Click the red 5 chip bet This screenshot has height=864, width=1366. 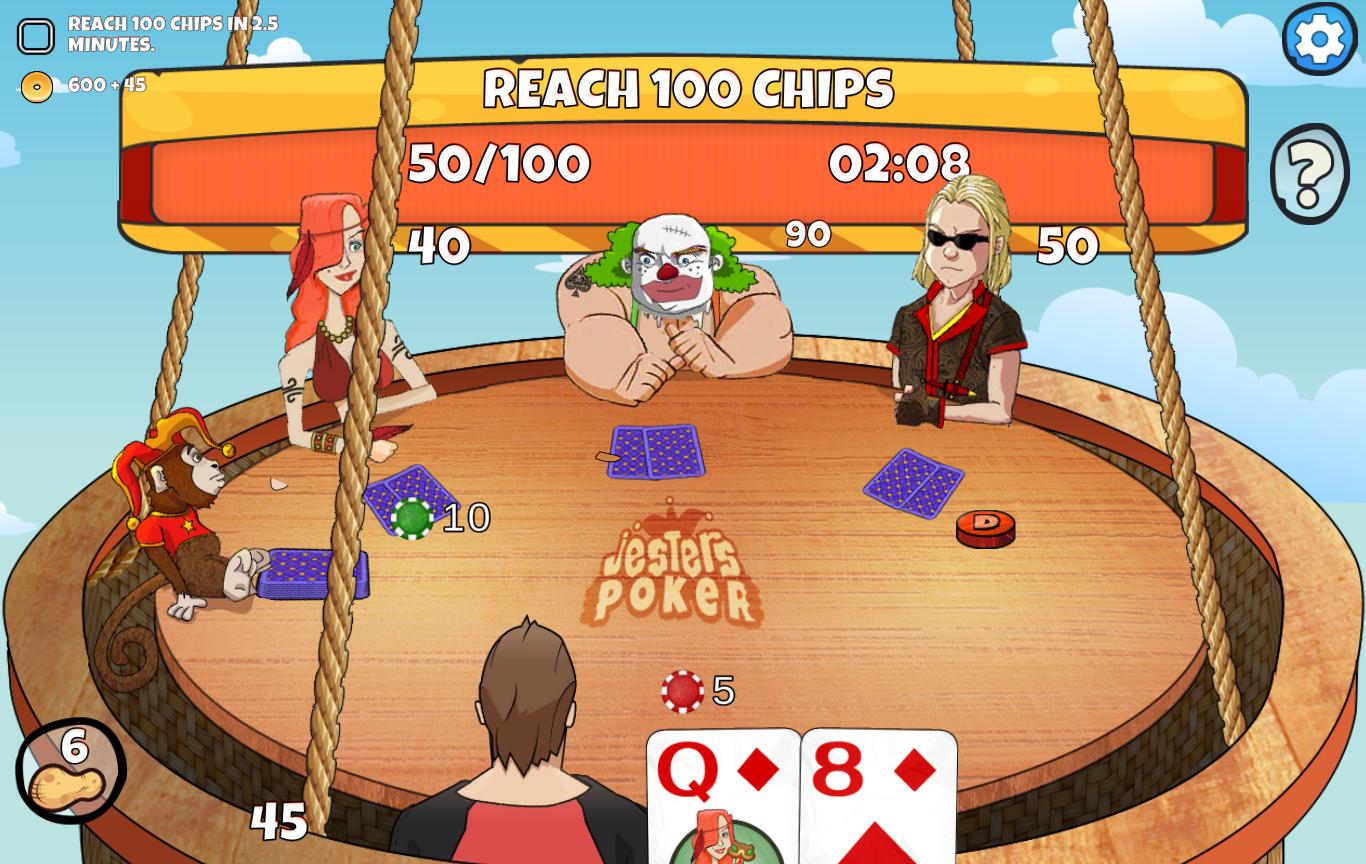[x=681, y=691]
